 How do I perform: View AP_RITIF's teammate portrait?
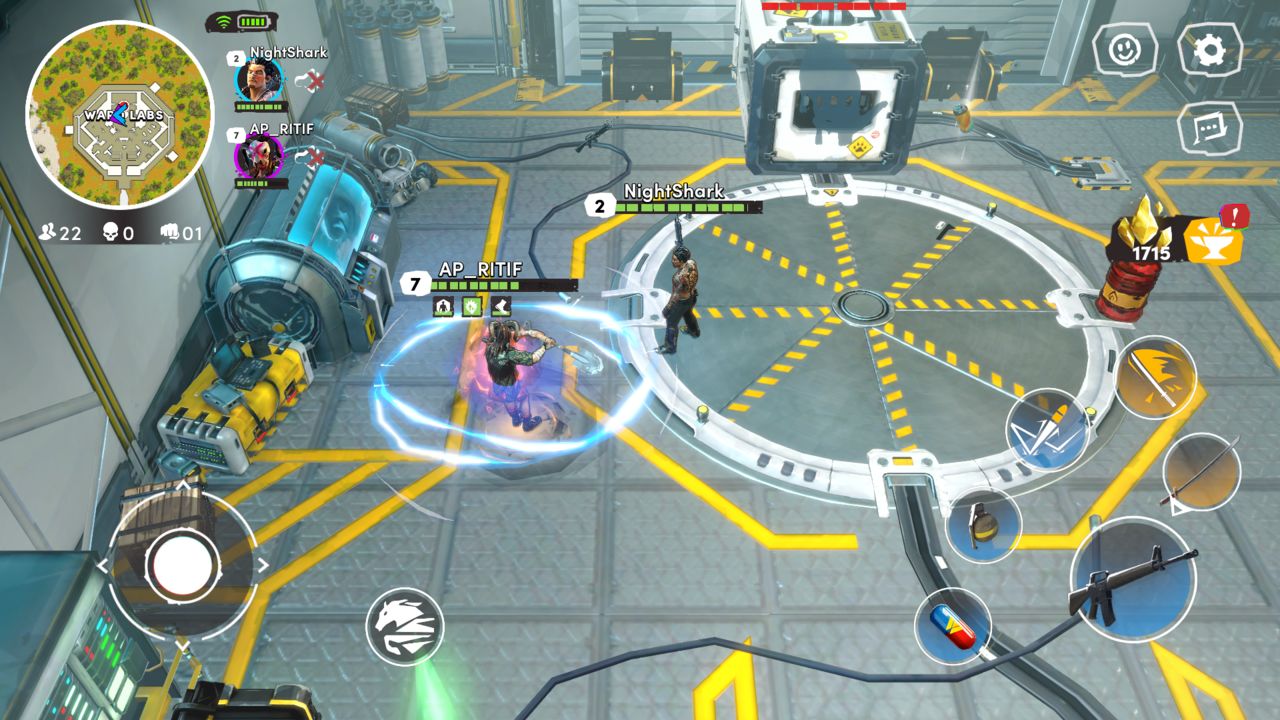(257, 157)
